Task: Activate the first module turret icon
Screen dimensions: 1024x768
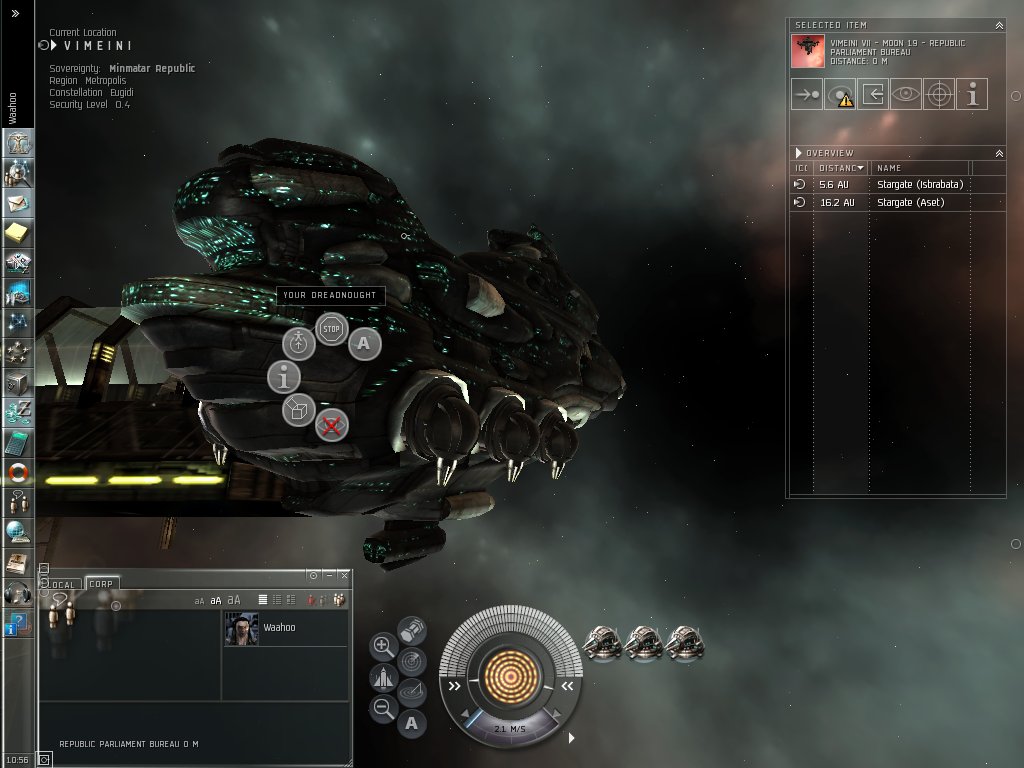Action: click(x=602, y=644)
